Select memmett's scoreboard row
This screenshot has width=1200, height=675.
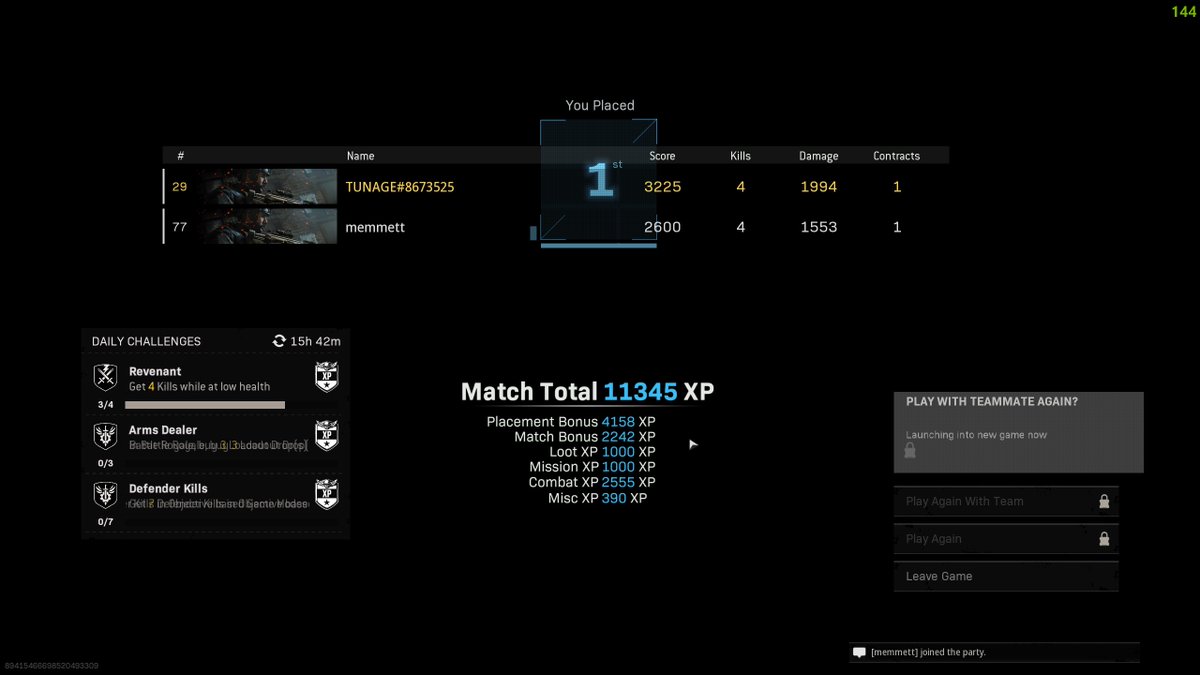[x=555, y=227]
